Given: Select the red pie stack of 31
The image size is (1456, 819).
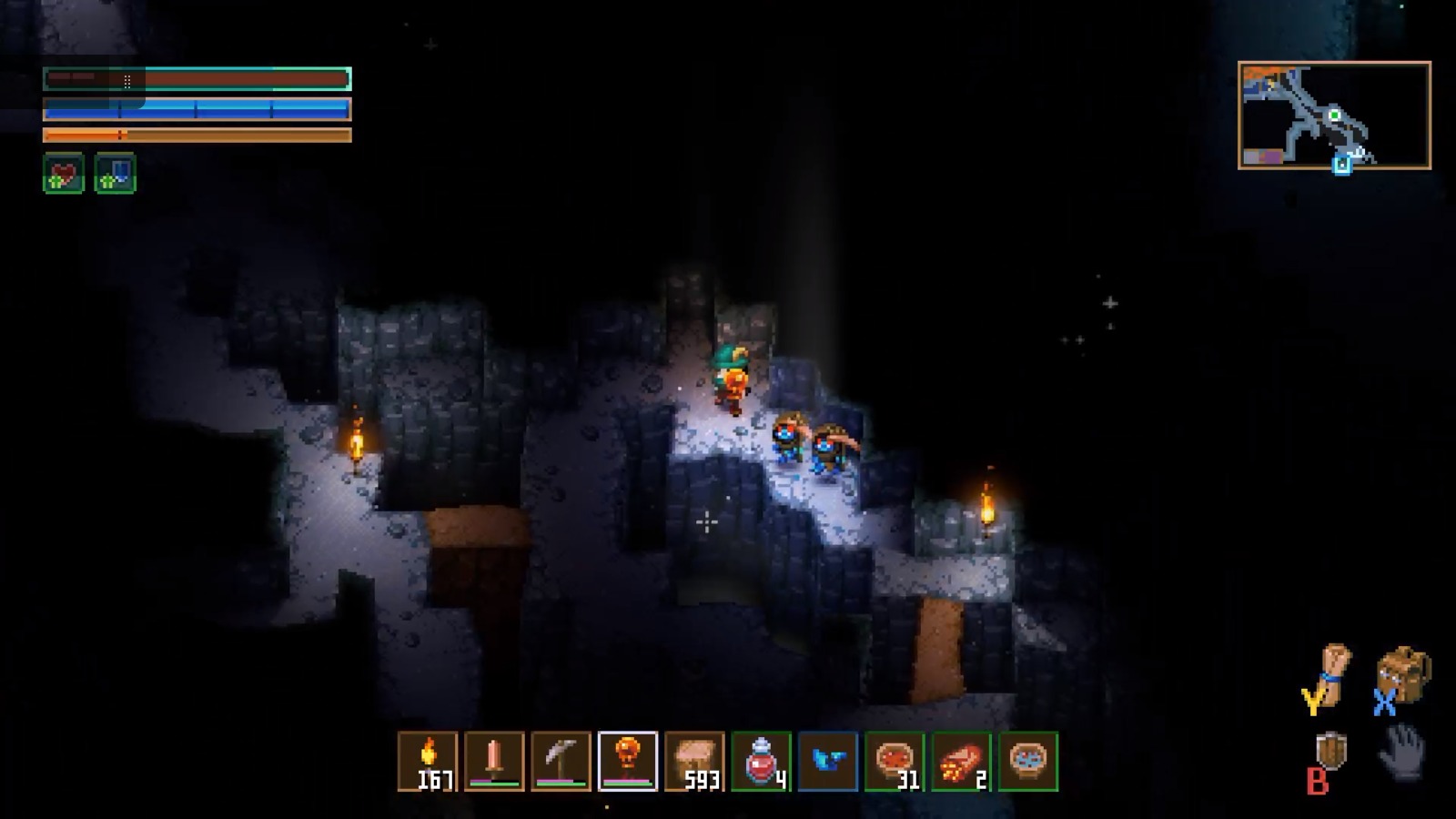Looking at the screenshot, I should pos(895,761).
